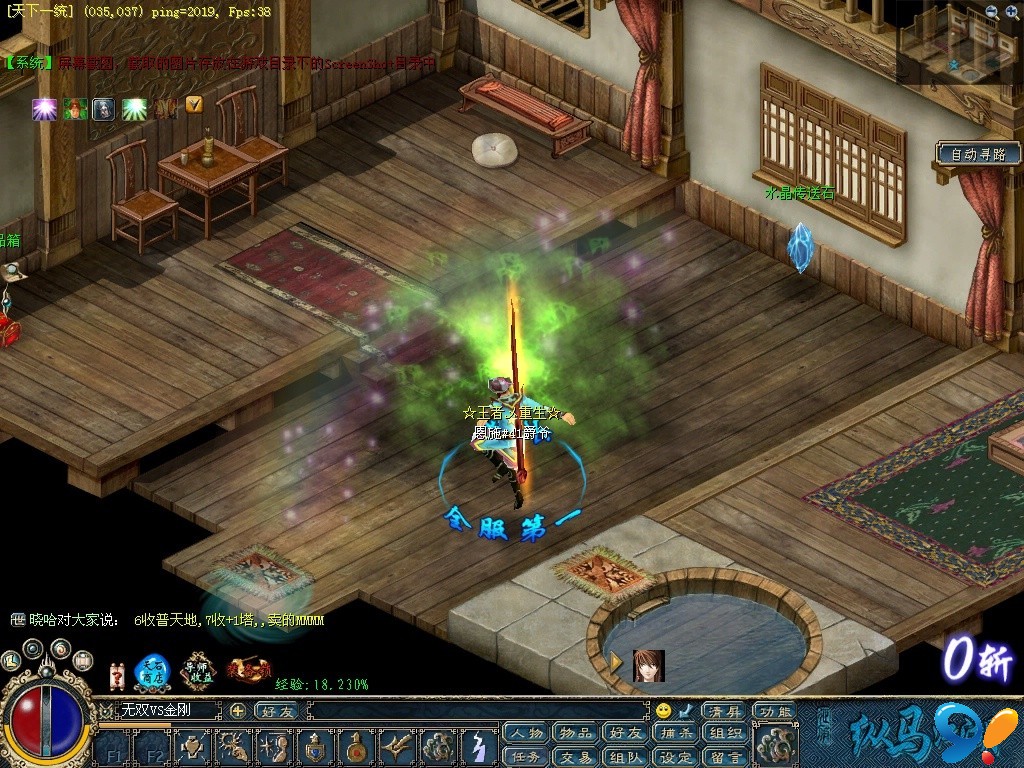1024x768 pixels.
Task: Open the 设定 settings menu
Action: click(677, 756)
